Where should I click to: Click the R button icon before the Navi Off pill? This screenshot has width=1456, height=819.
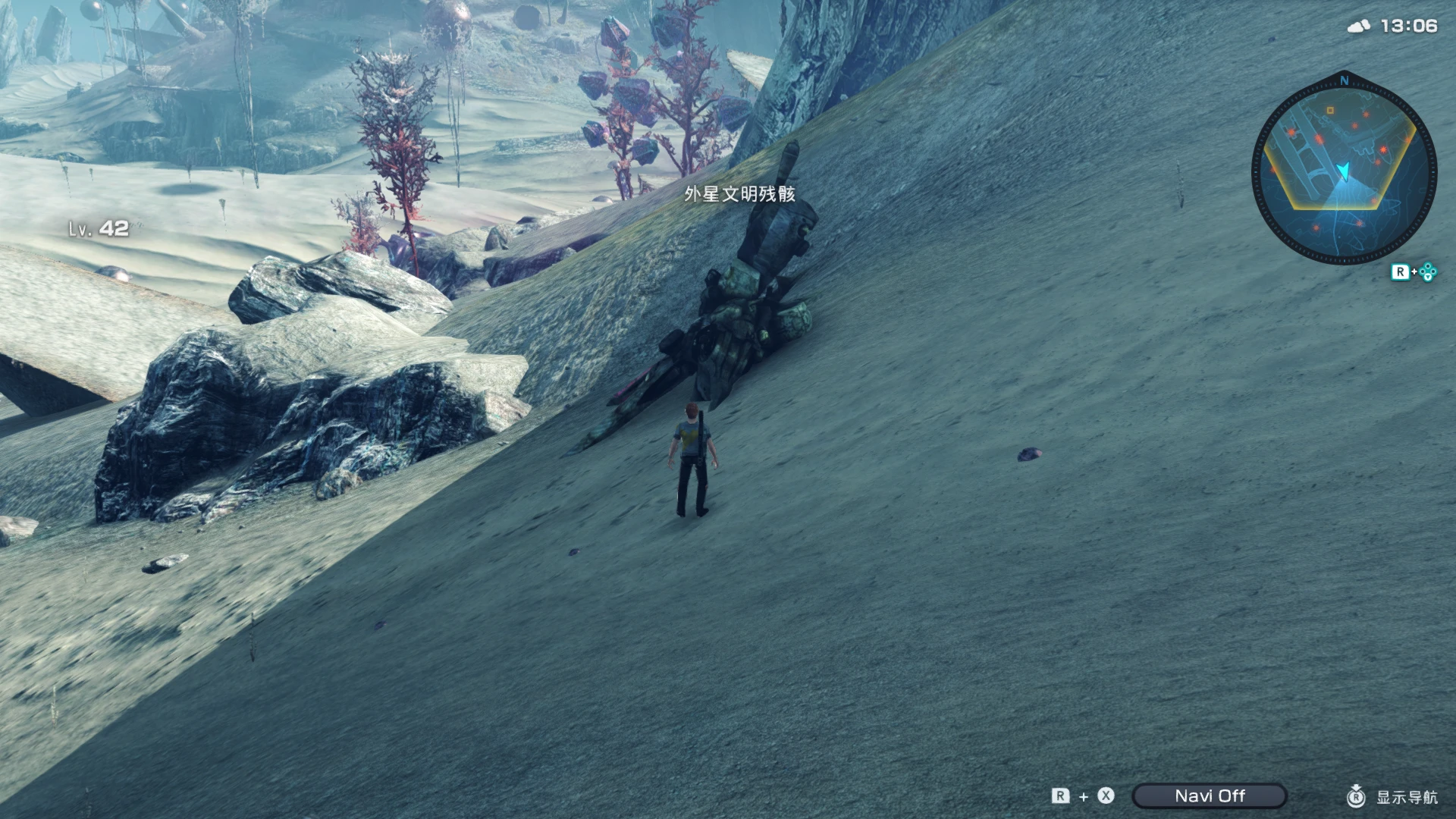click(1059, 796)
